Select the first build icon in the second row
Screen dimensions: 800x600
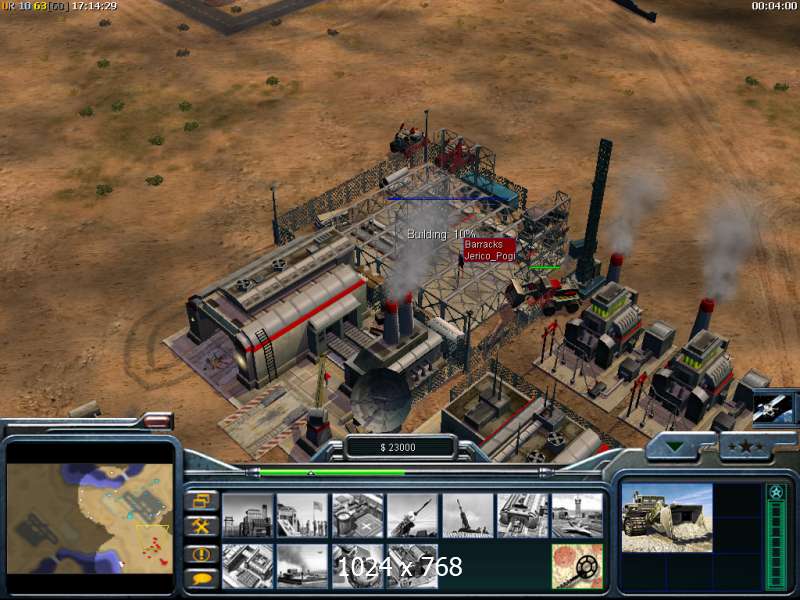[x=247, y=566]
